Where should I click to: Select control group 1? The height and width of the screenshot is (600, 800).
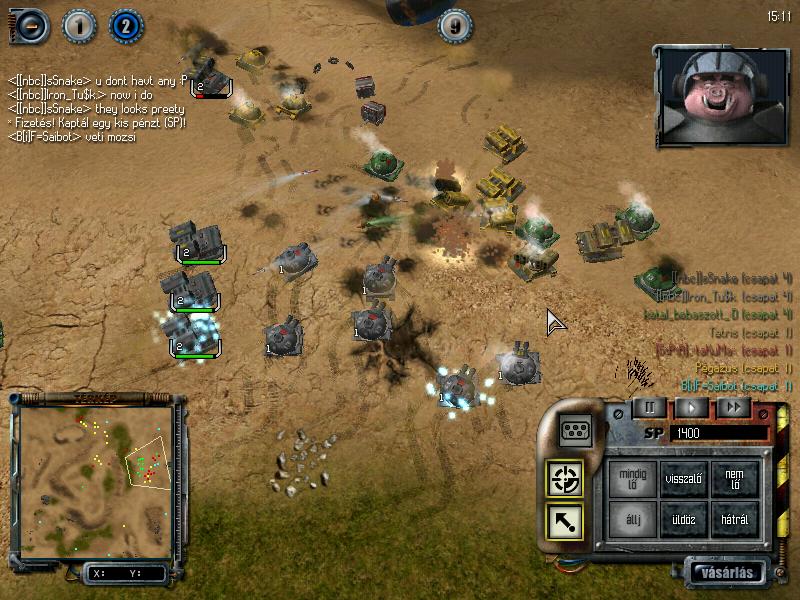point(79,26)
